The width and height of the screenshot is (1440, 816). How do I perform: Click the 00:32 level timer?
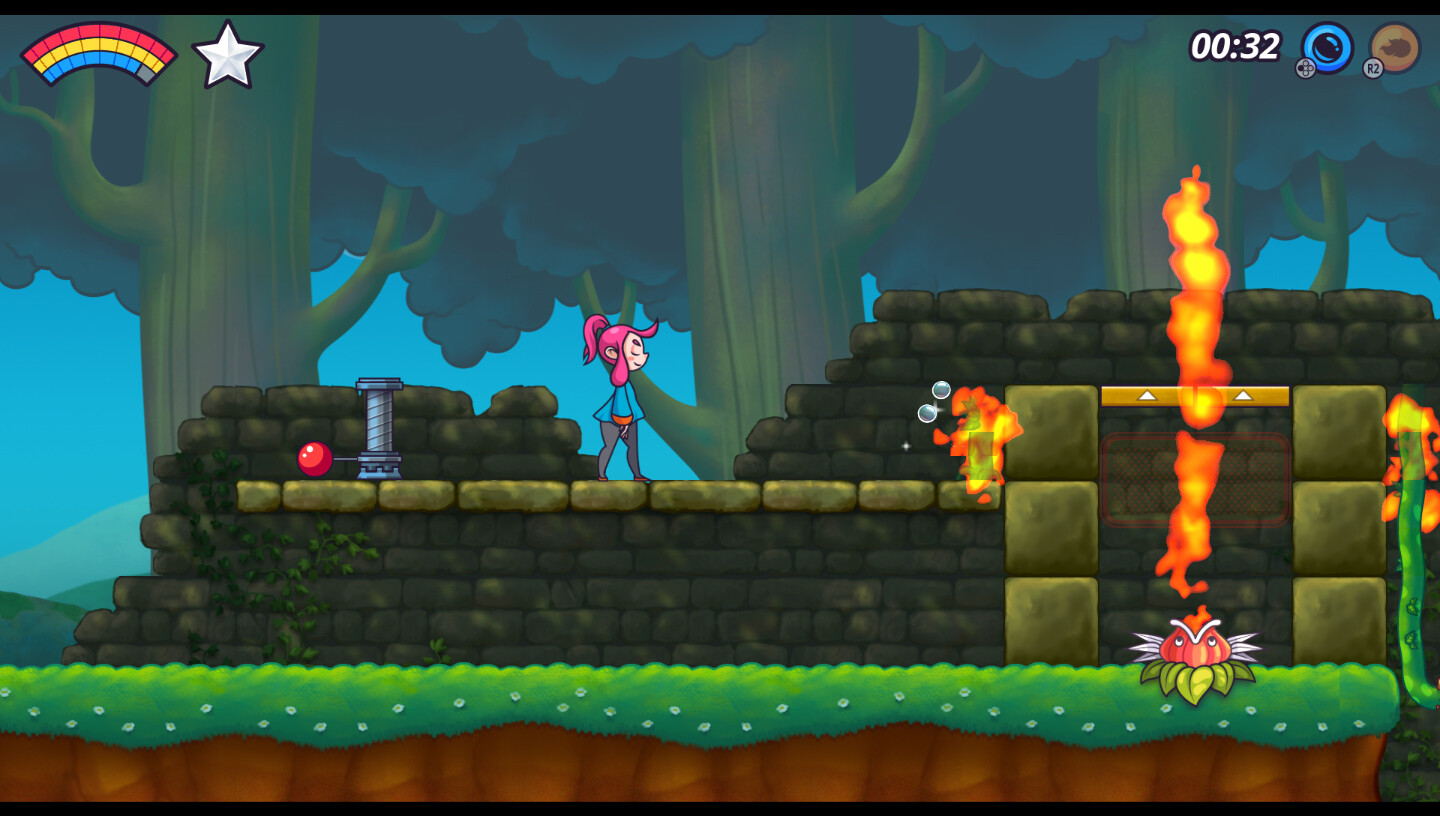pyautogui.click(x=1233, y=46)
